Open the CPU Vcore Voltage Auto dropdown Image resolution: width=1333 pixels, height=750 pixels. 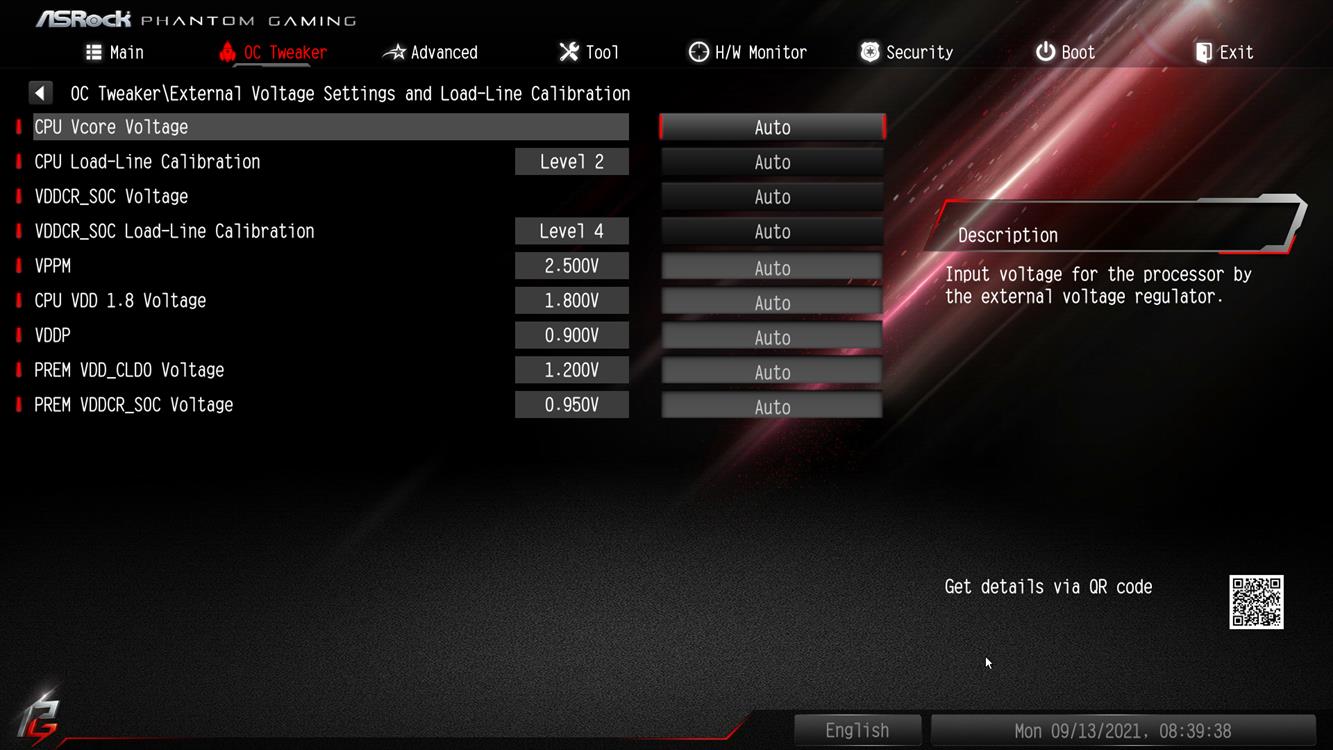pyautogui.click(x=772, y=127)
